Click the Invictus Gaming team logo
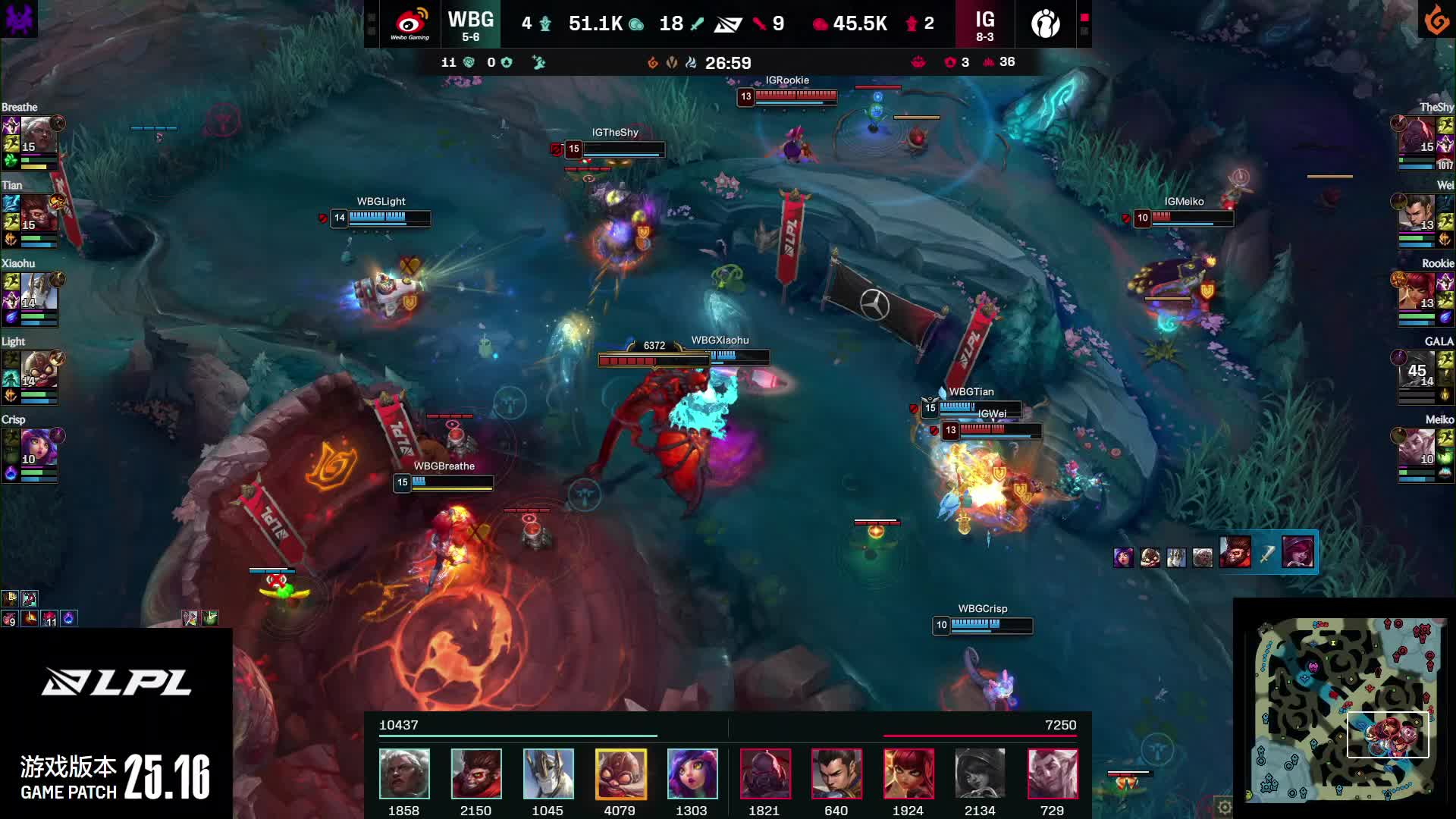Image resolution: width=1456 pixels, height=819 pixels. click(1046, 24)
